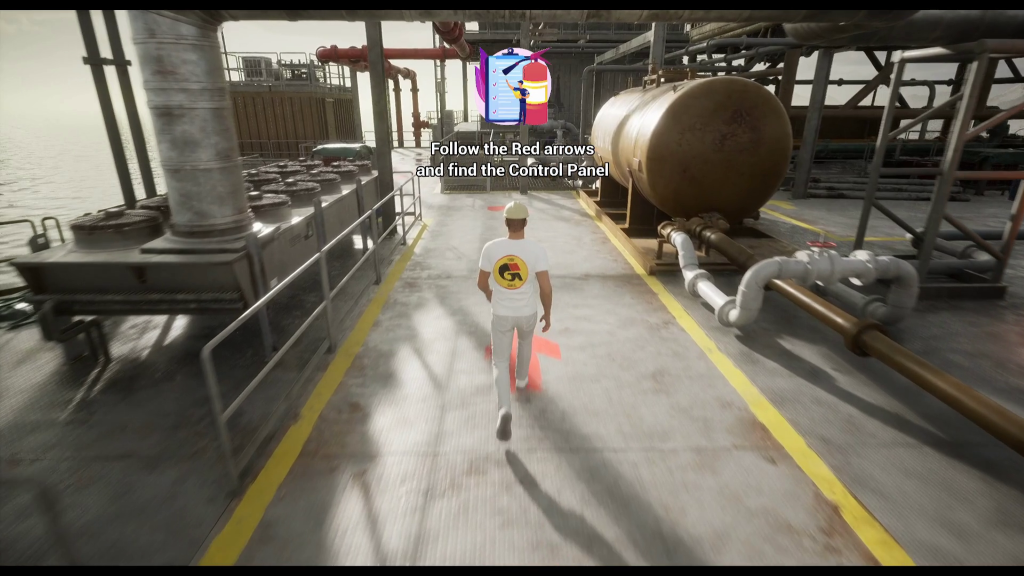Click the fire extinguisher checklist objective icon
The width and height of the screenshot is (1024, 576).
(514, 88)
